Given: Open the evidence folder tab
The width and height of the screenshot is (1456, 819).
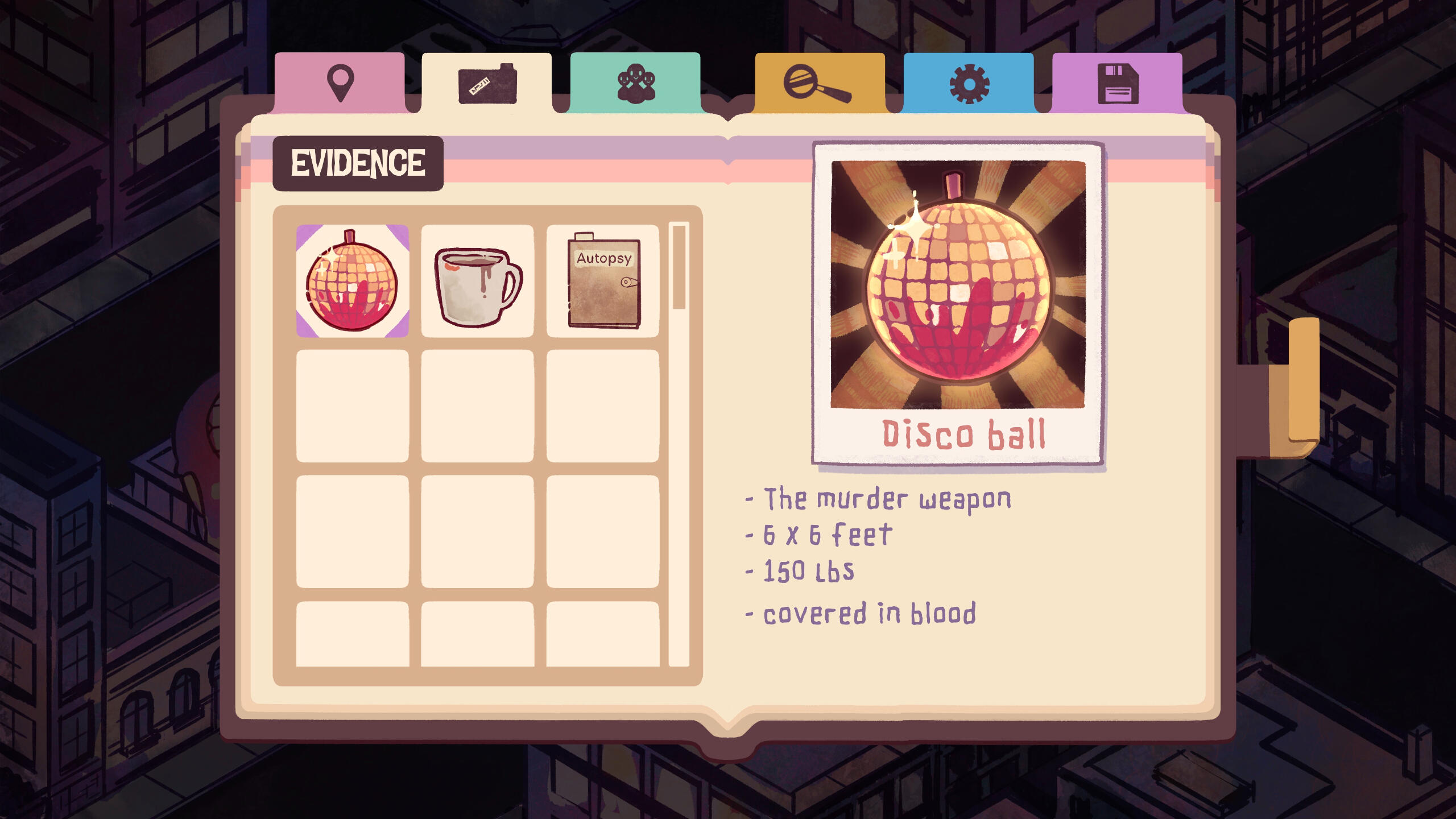Looking at the screenshot, I should pos(487,83).
